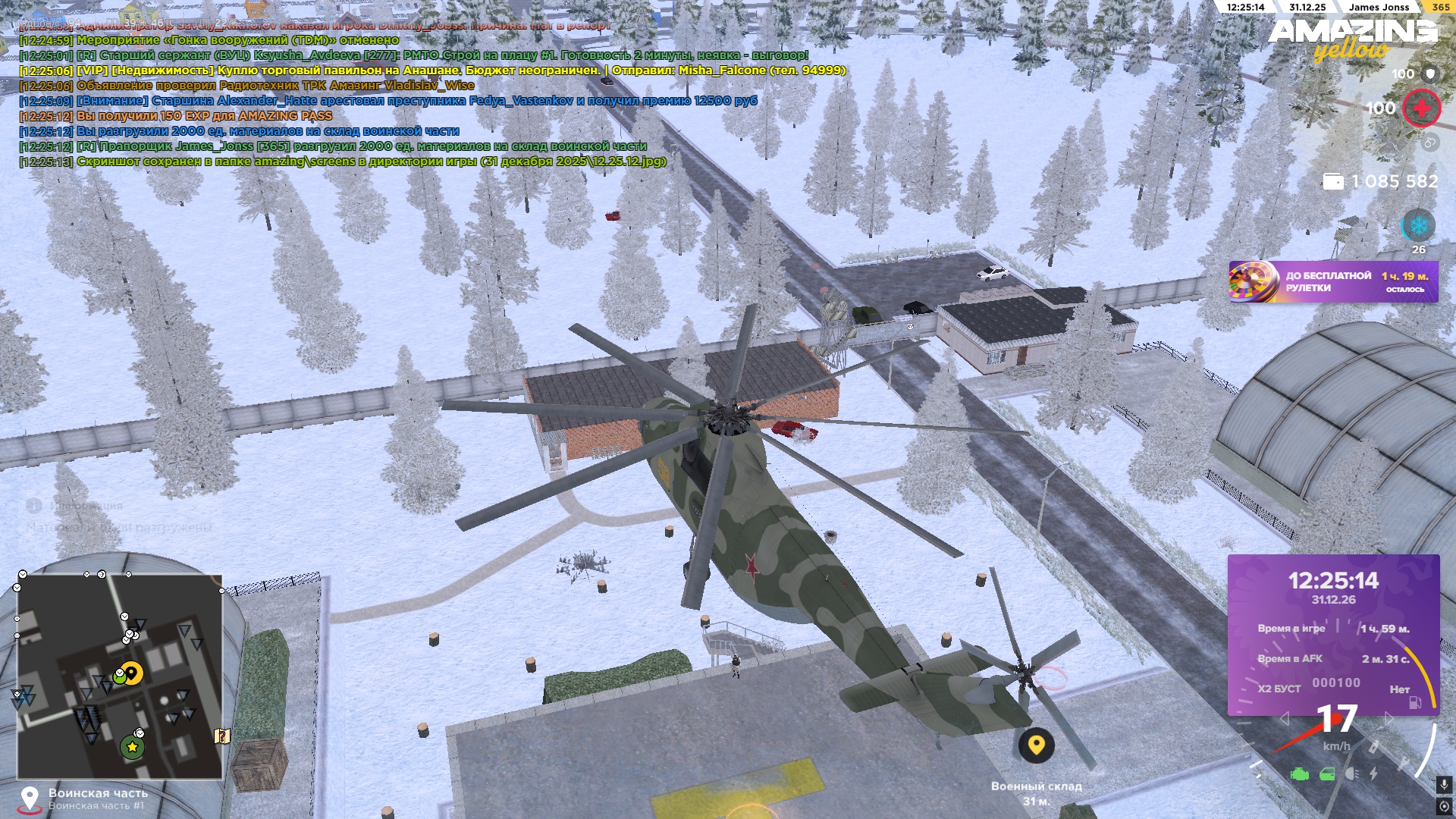Toggle the green engine indicator
The height and width of the screenshot is (819, 1456).
coord(1300,774)
